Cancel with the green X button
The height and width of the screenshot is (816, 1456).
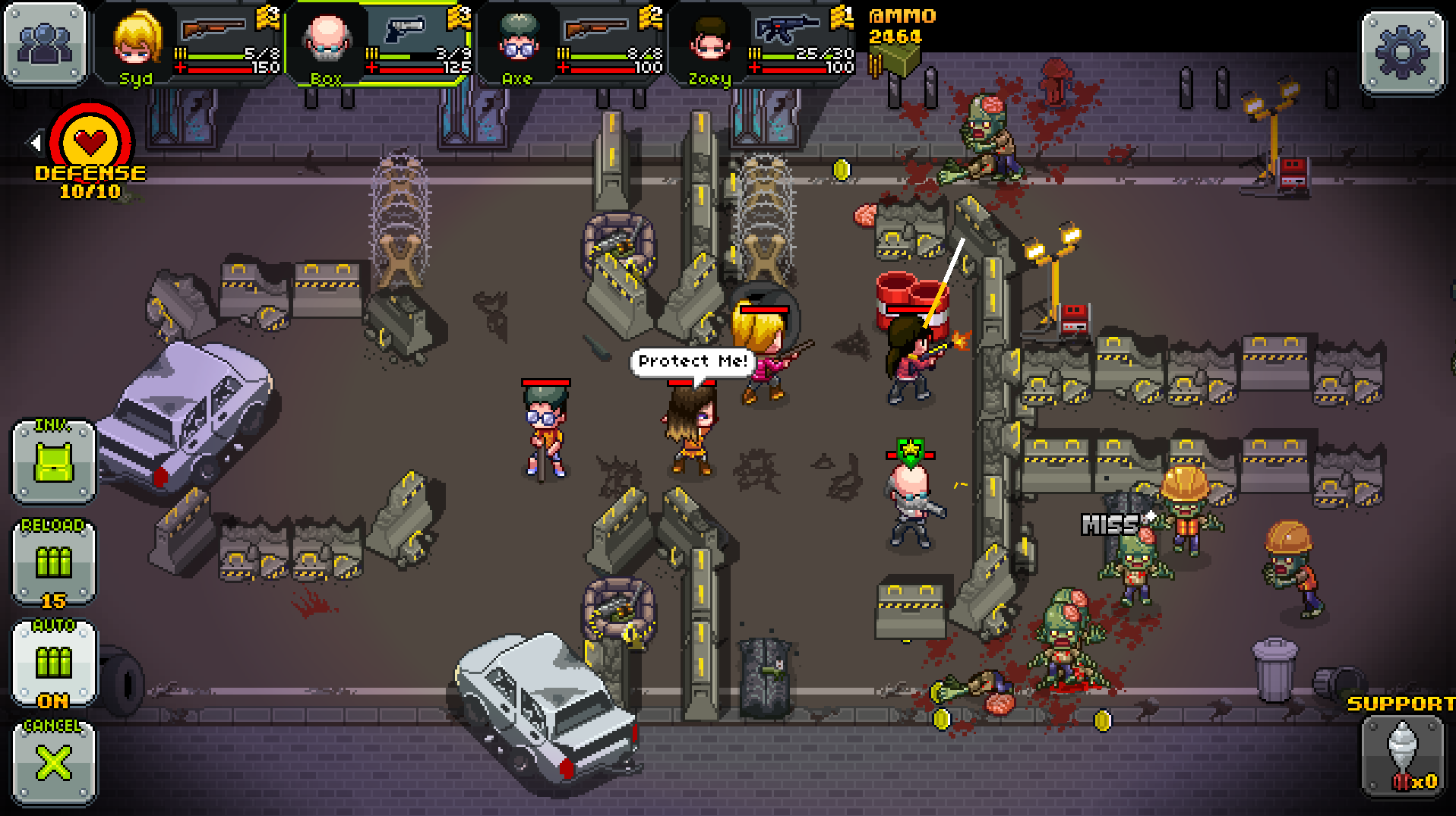pos(54,762)
